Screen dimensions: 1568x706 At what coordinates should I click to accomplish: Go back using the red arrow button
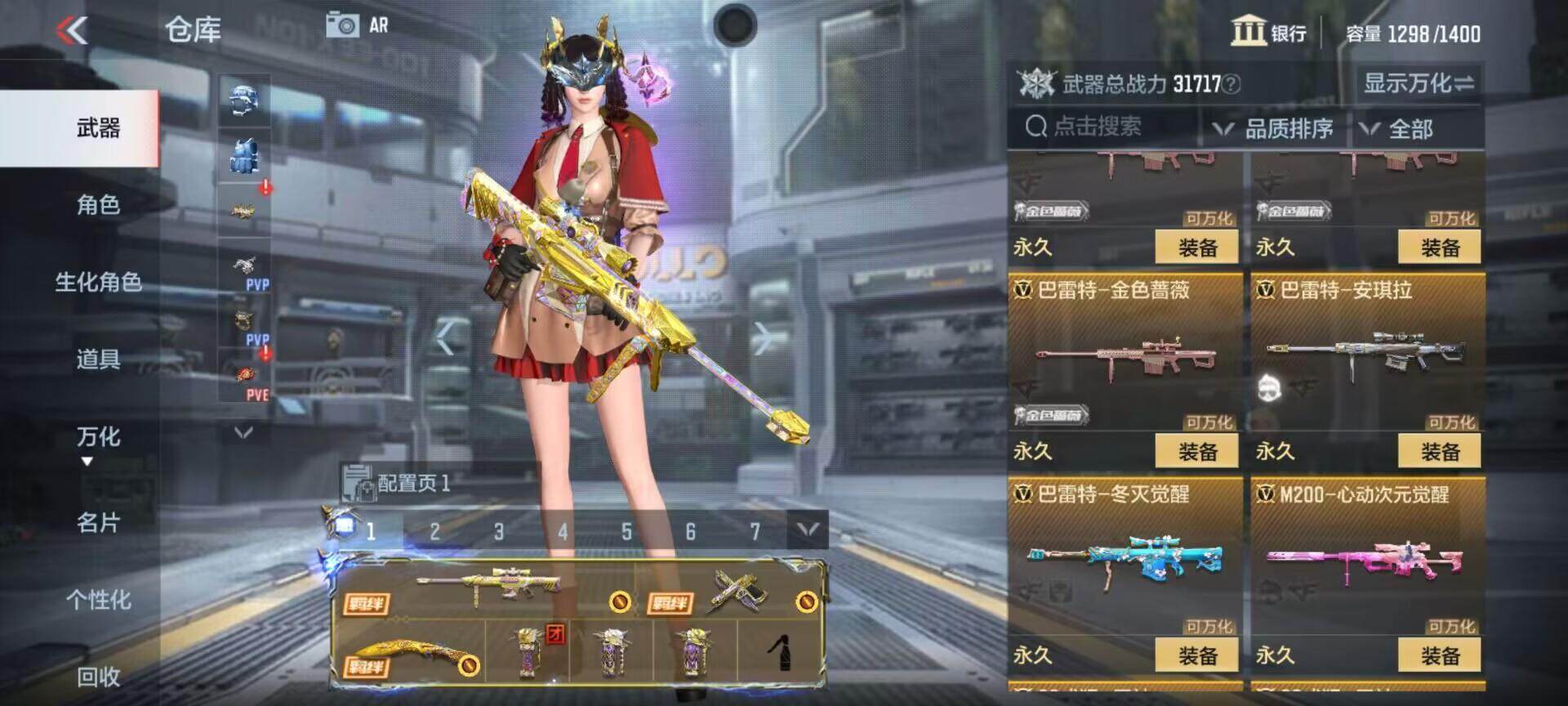[72, 31]
